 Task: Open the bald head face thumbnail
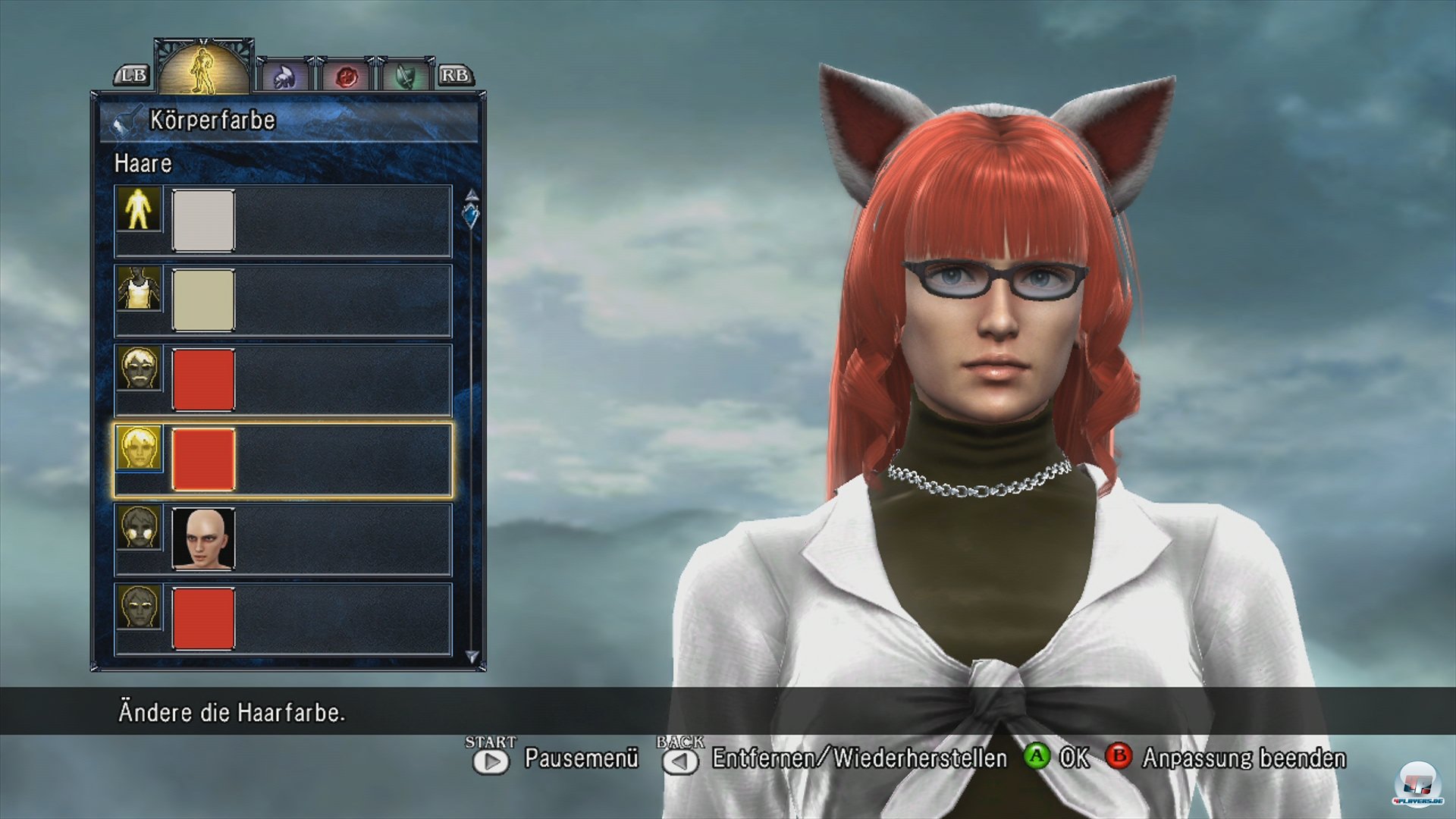tap(203, 539)
